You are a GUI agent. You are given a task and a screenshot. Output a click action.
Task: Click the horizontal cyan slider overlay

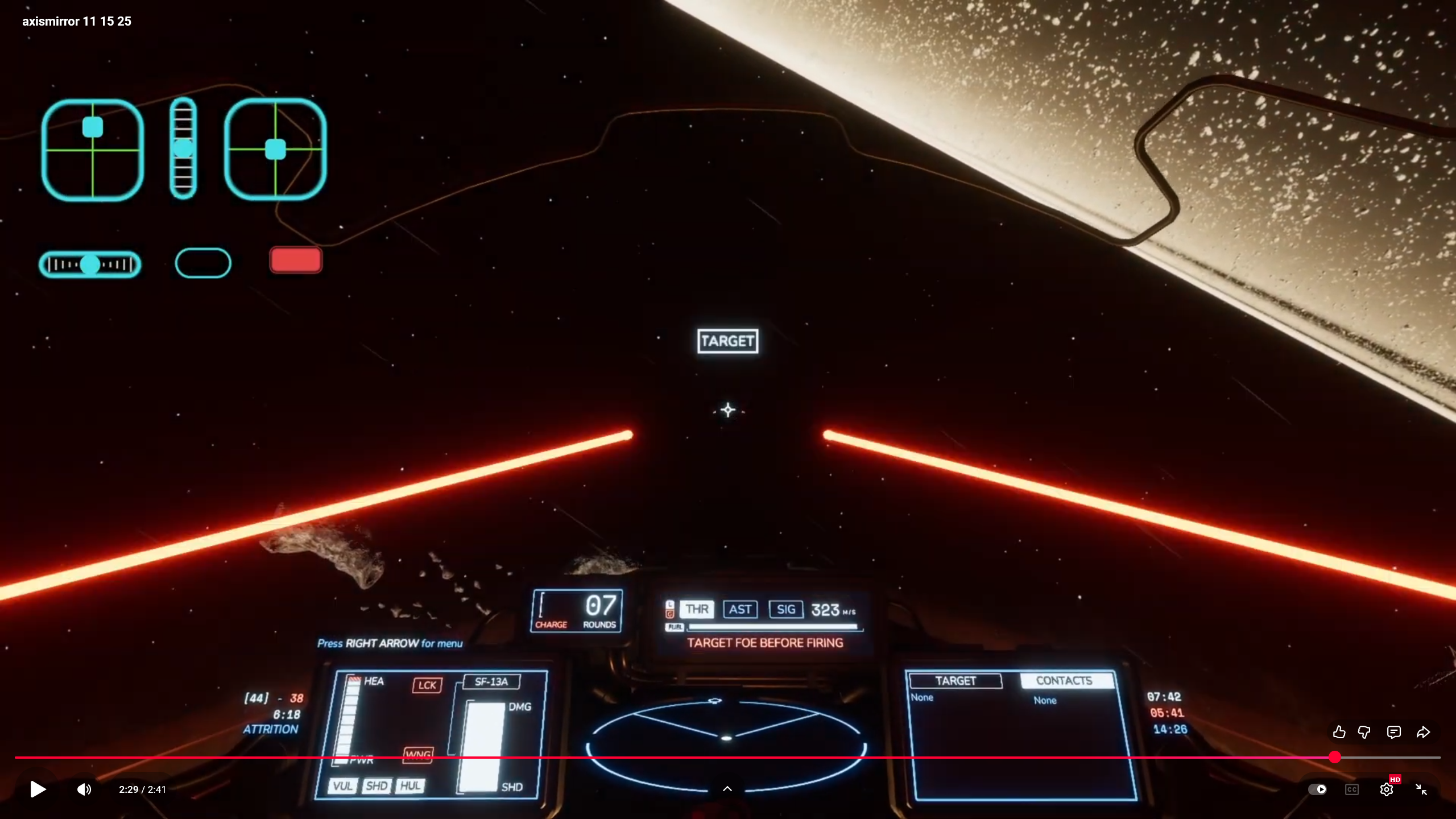90,264
